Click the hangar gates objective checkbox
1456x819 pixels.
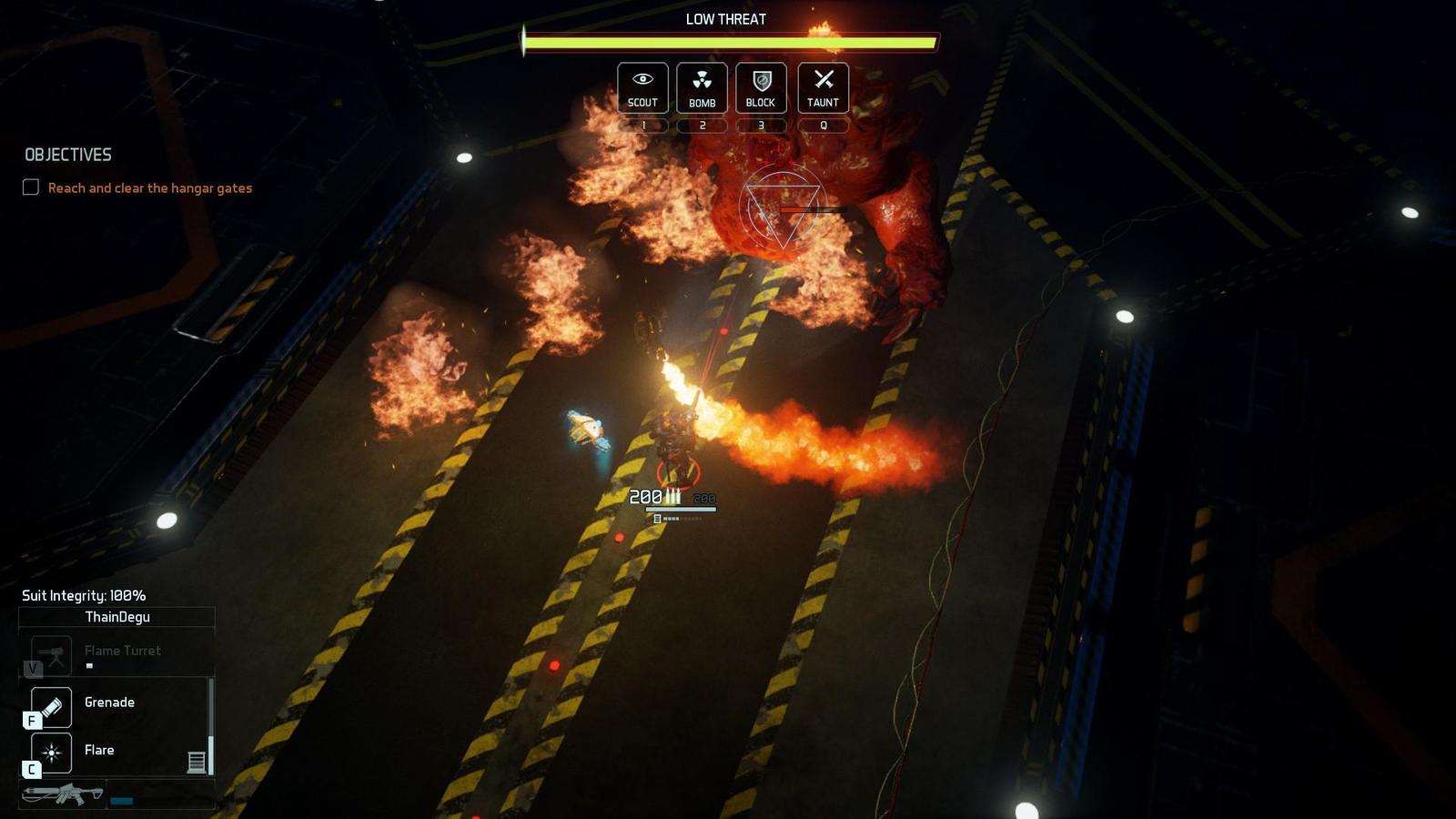point(31,187)
